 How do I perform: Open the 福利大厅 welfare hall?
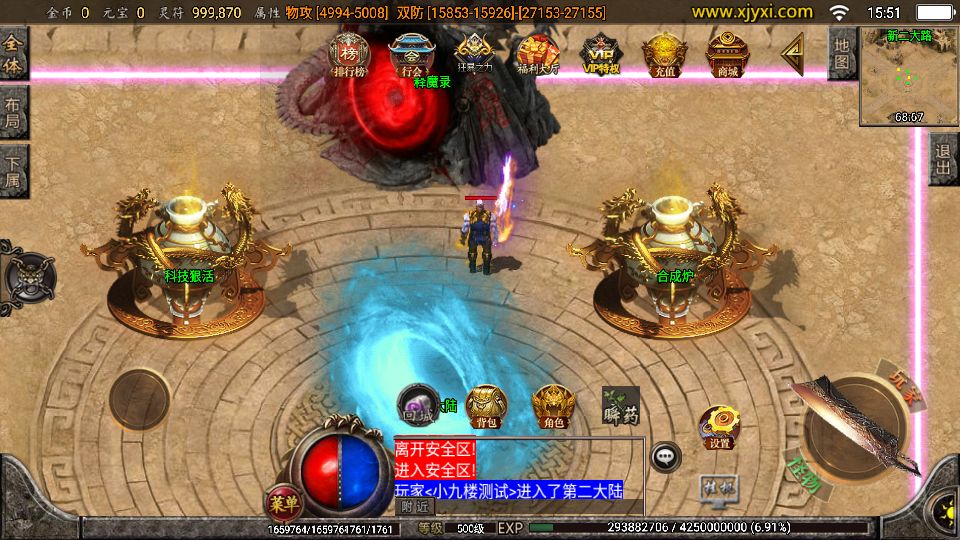click(537, 55)
